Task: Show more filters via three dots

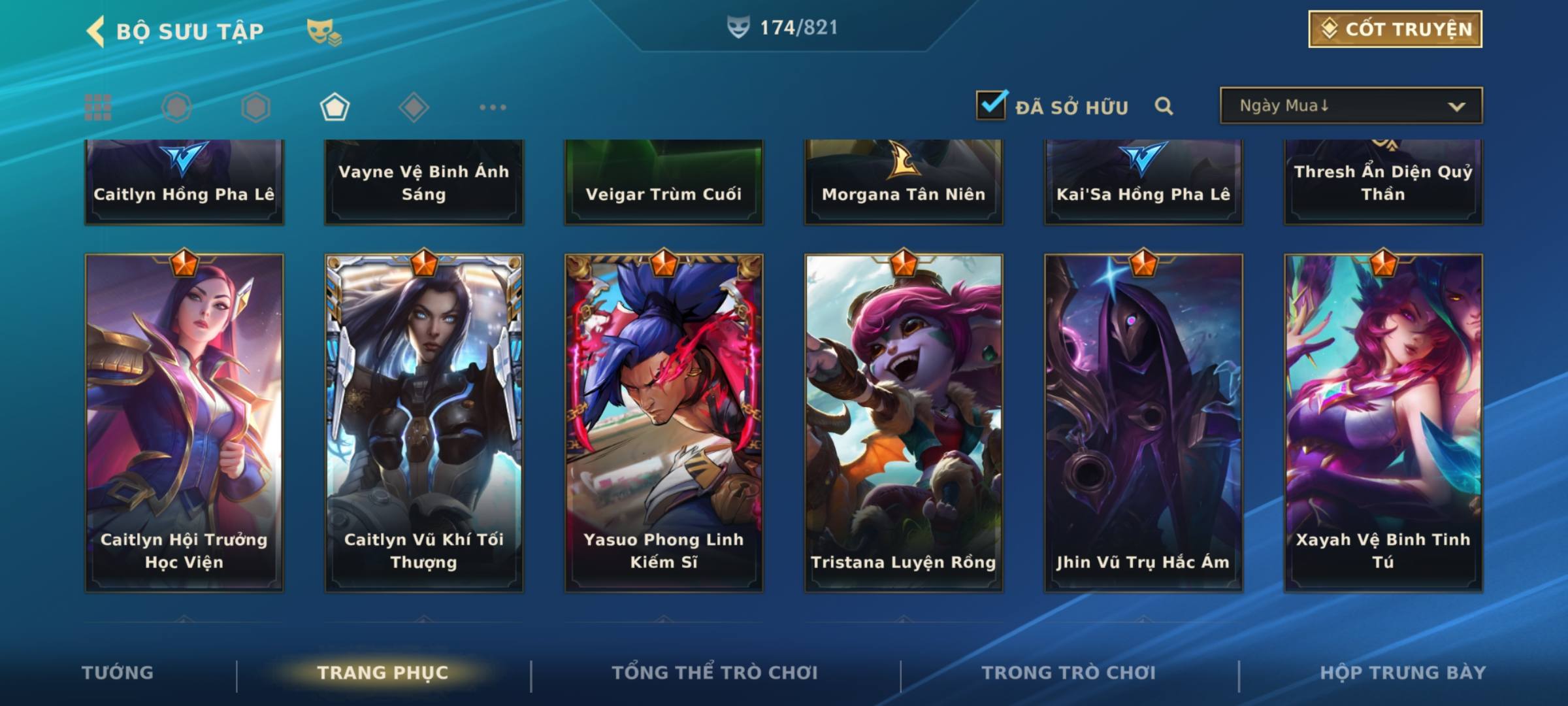Action: 493,107
